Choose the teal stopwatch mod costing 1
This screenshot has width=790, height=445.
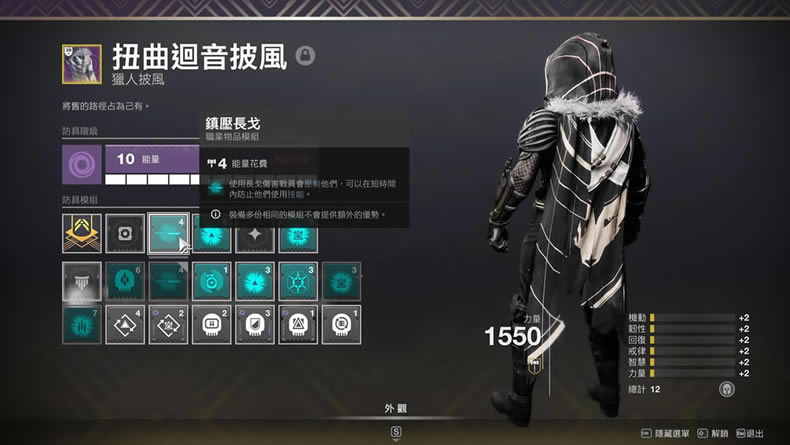211,282
